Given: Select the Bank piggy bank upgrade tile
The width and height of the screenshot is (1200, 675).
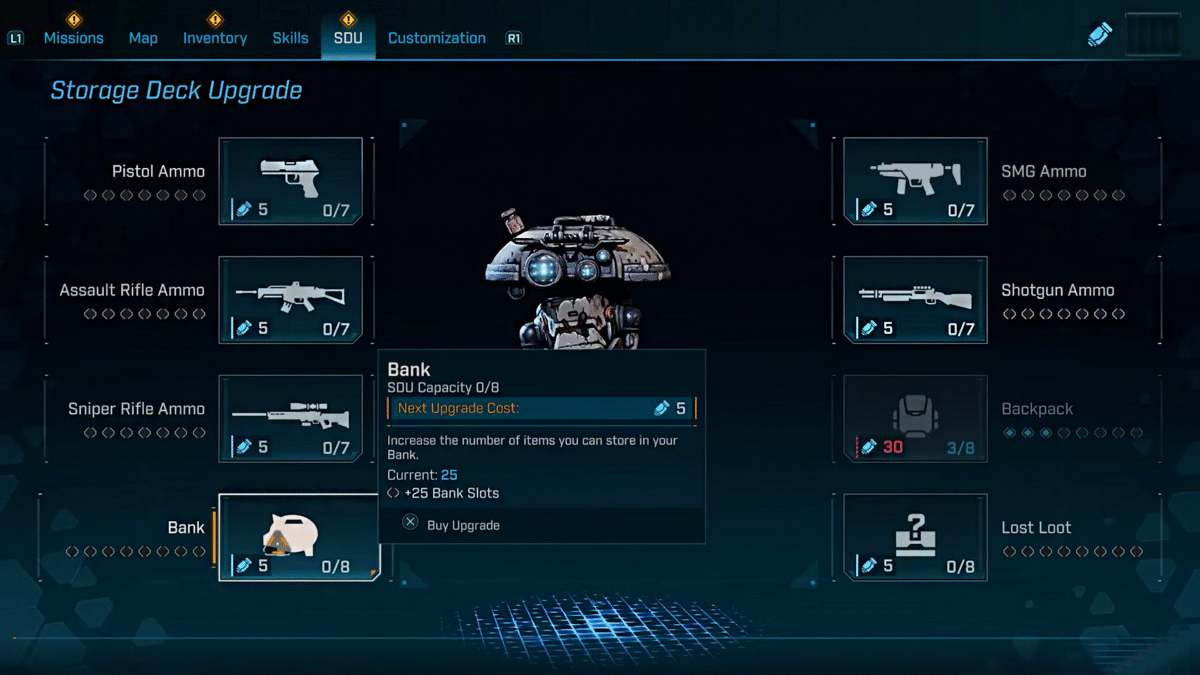Looking at the screenshot, I should pyautogui.click(x=299, y=537).
